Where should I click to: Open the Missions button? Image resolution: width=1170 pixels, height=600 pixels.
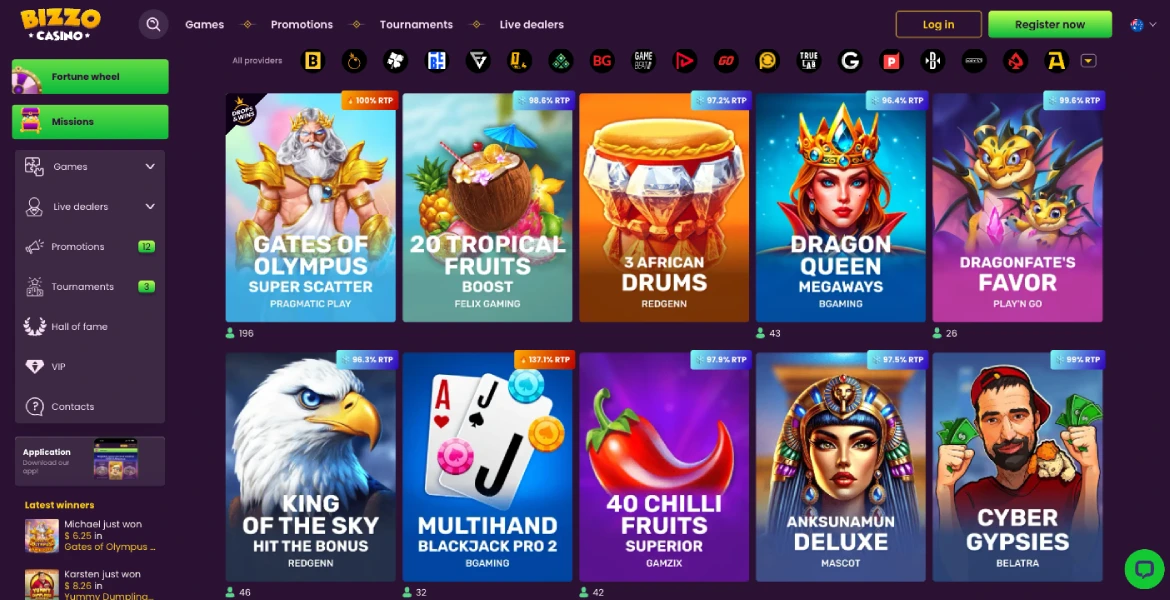click(90, 122)
